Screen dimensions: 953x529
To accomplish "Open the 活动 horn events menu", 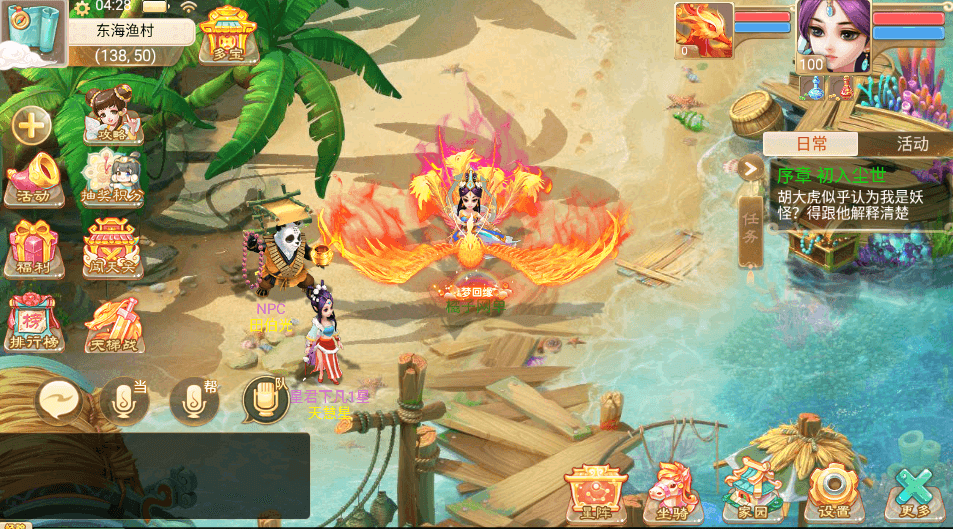I will [33, 180].
